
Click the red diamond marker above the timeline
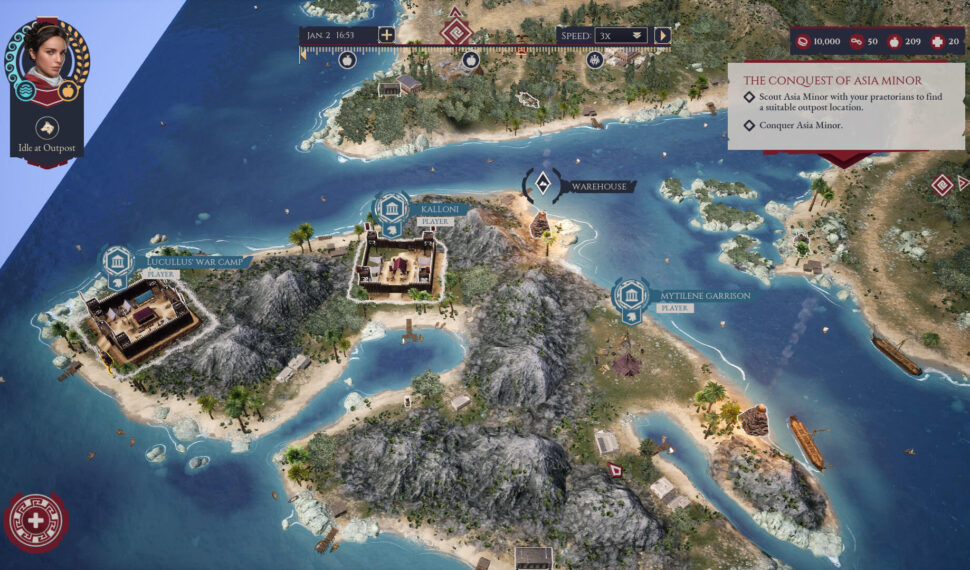pyautogui.click(x=457, y=27)
